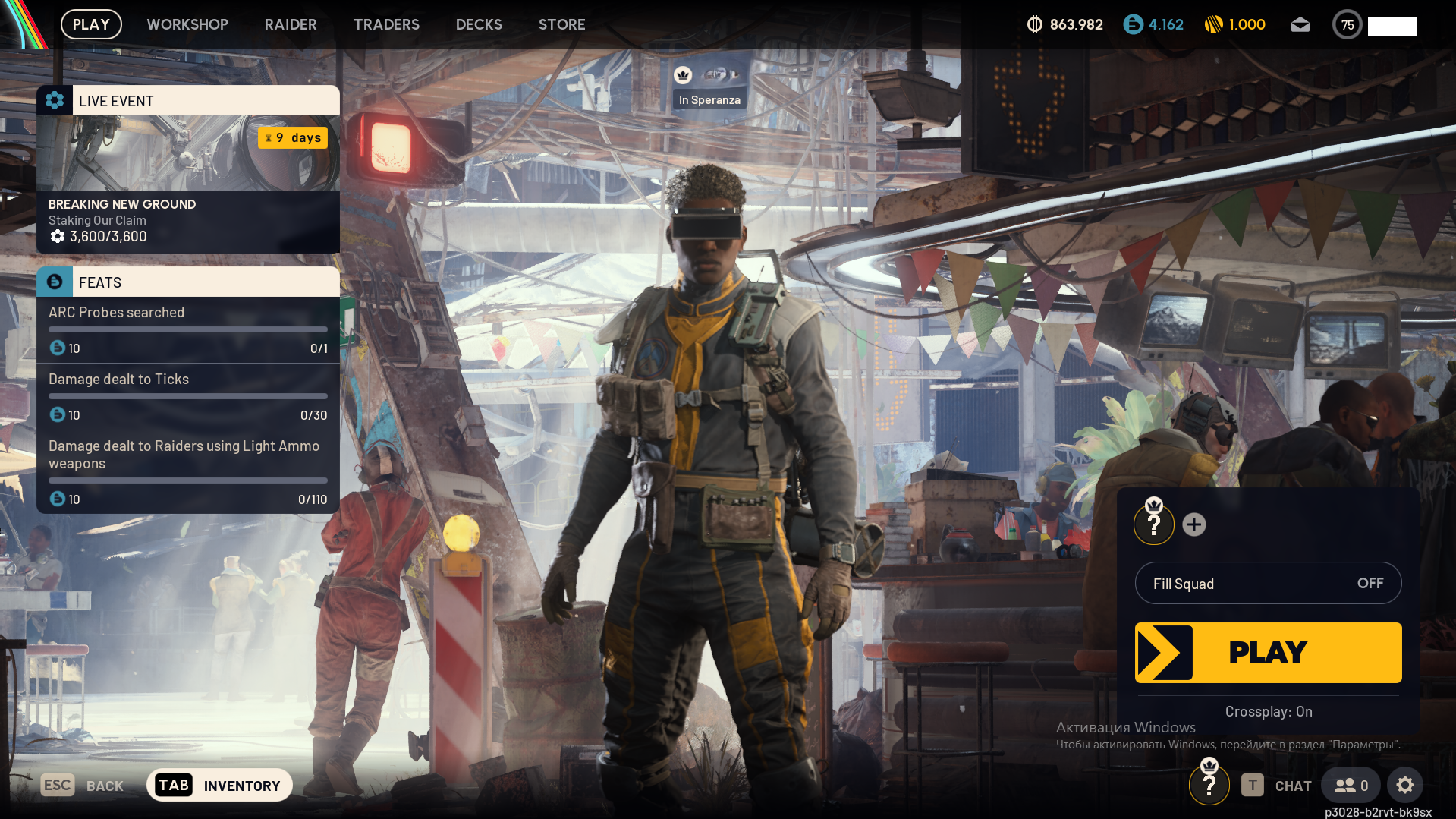
Task: Open the Store tab
Action: [561, 24]
